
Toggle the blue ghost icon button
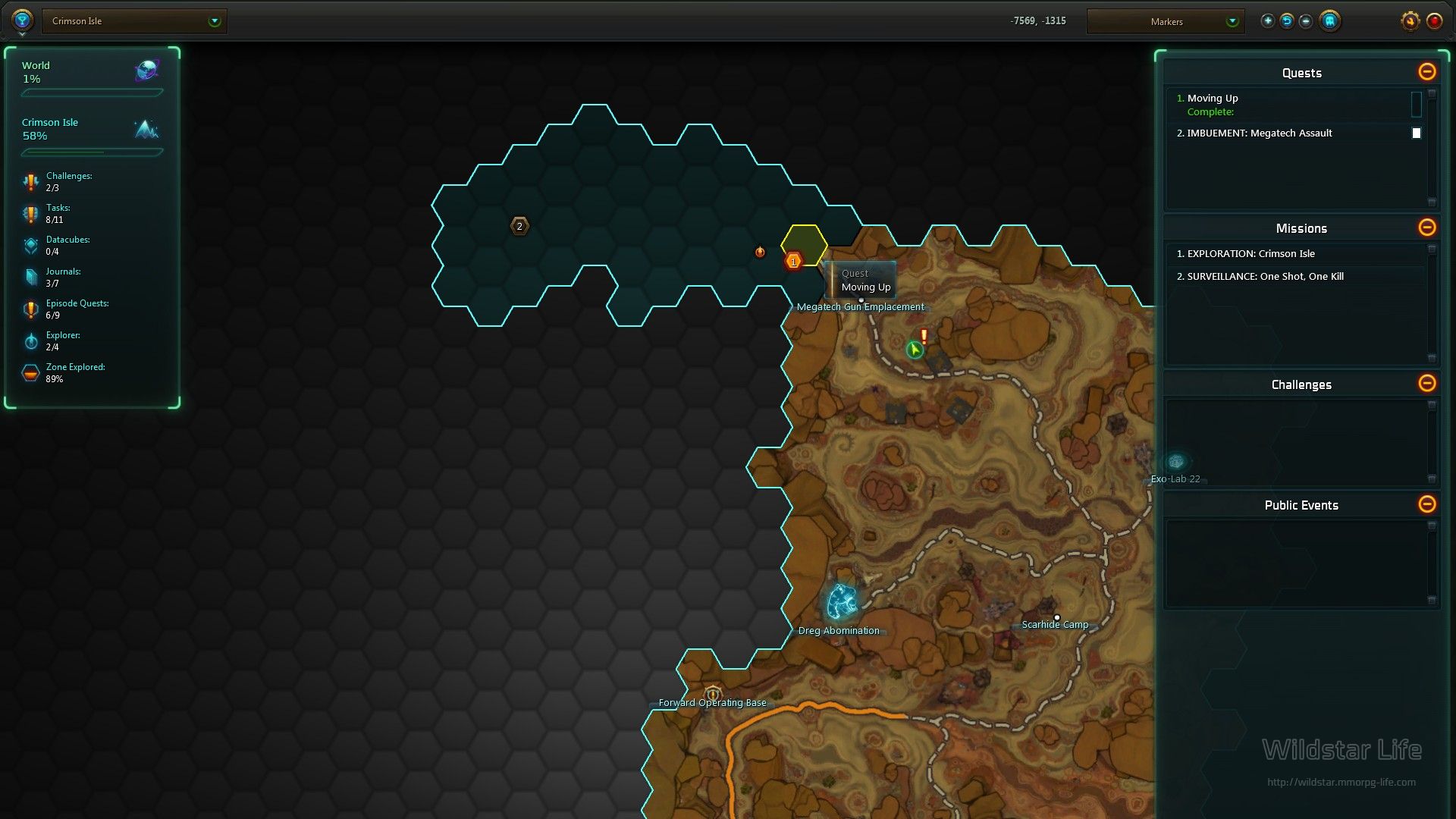point(1329,21)
